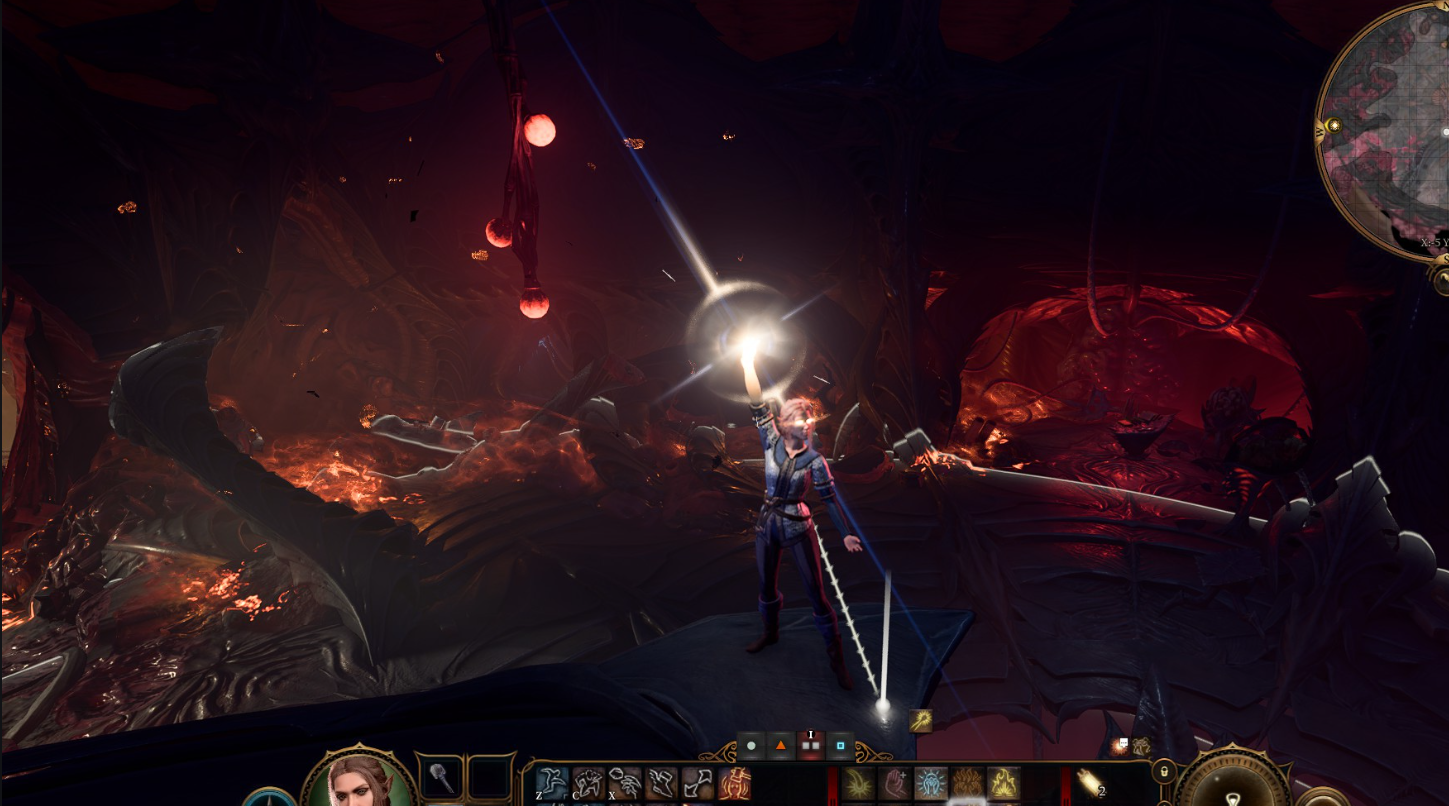Image resolution: width=1449 pixels, height=806 pixels.
Task: Select the mace weapon slot beside portrait
Action: pyautogui.click(x=439, y=778)
